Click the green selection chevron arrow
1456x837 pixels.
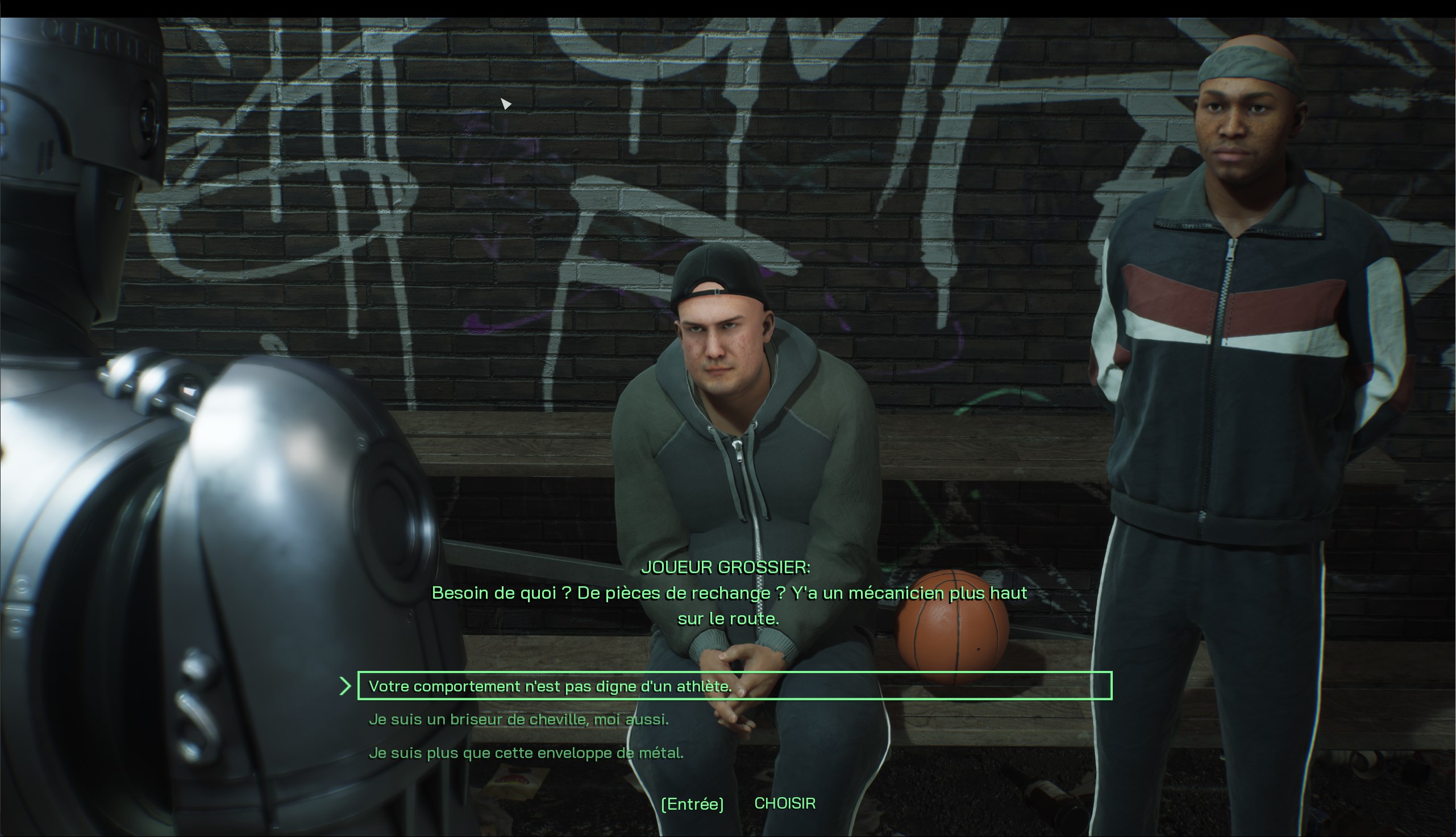coord(345,685)
